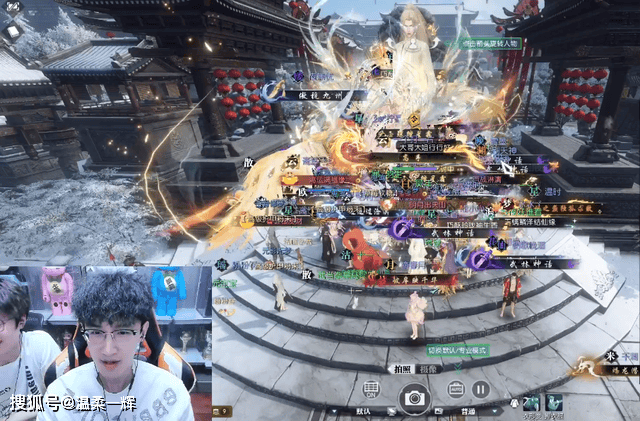The height and width of the screenshot is (421, 640).
Task: Toggle the grid ON button
Action: [371, 389]
